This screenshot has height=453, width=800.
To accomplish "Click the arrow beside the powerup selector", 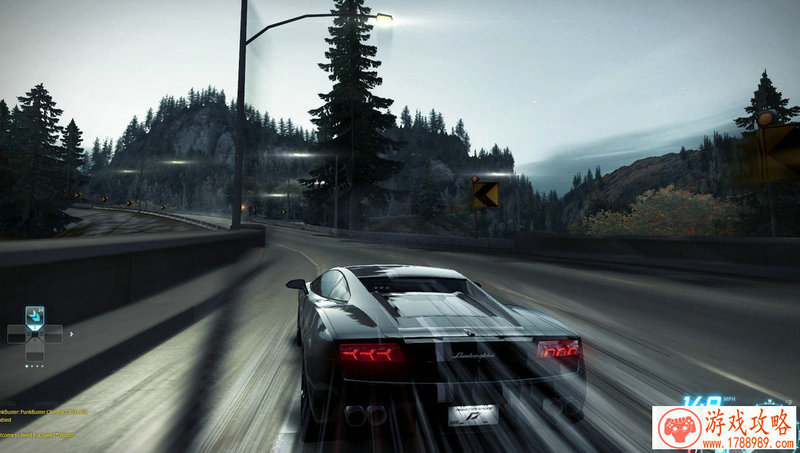I will [x=71, y=333].
